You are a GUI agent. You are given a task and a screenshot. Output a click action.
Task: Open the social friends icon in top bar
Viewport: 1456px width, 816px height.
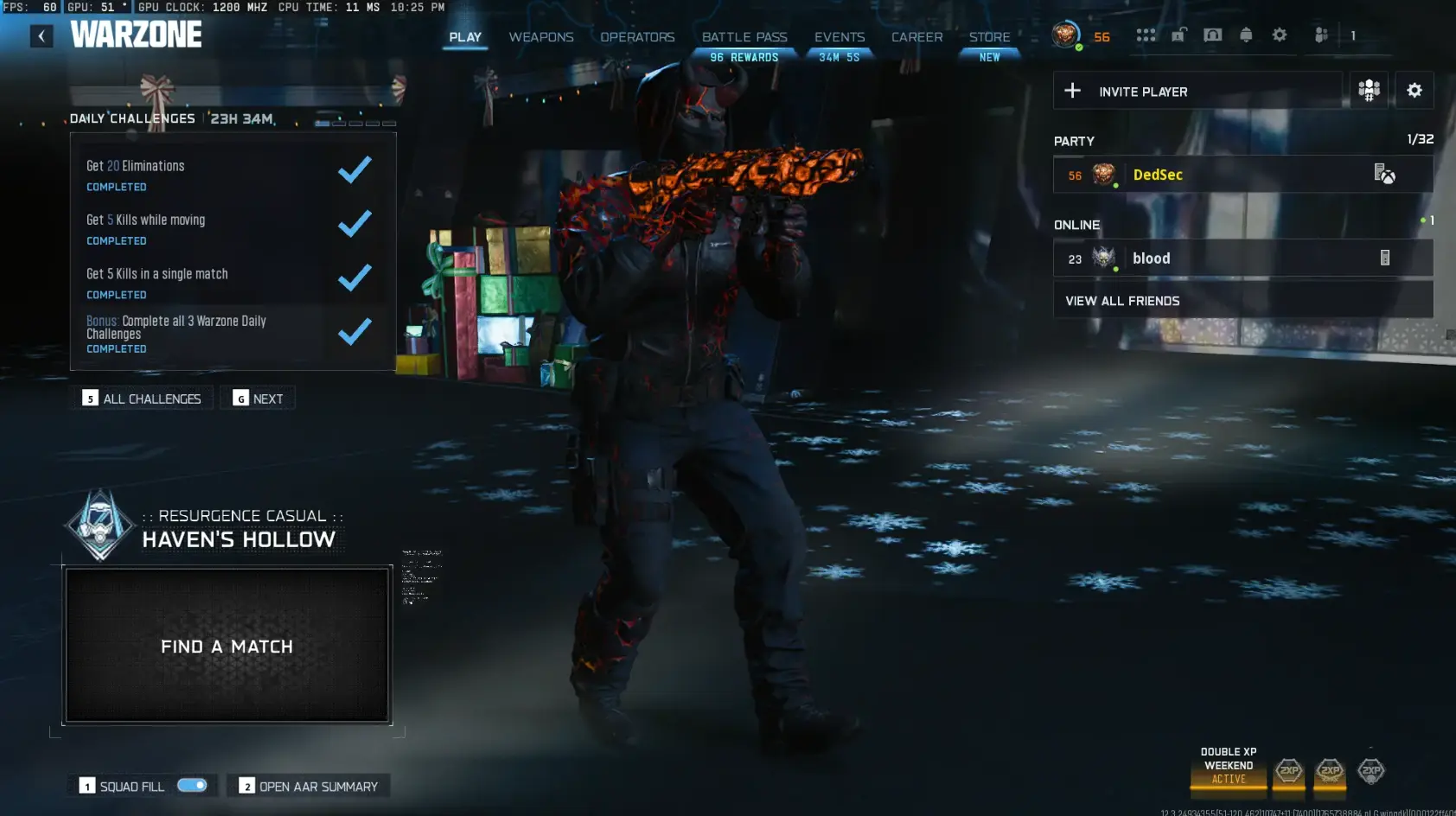(x=1320, y=35)
